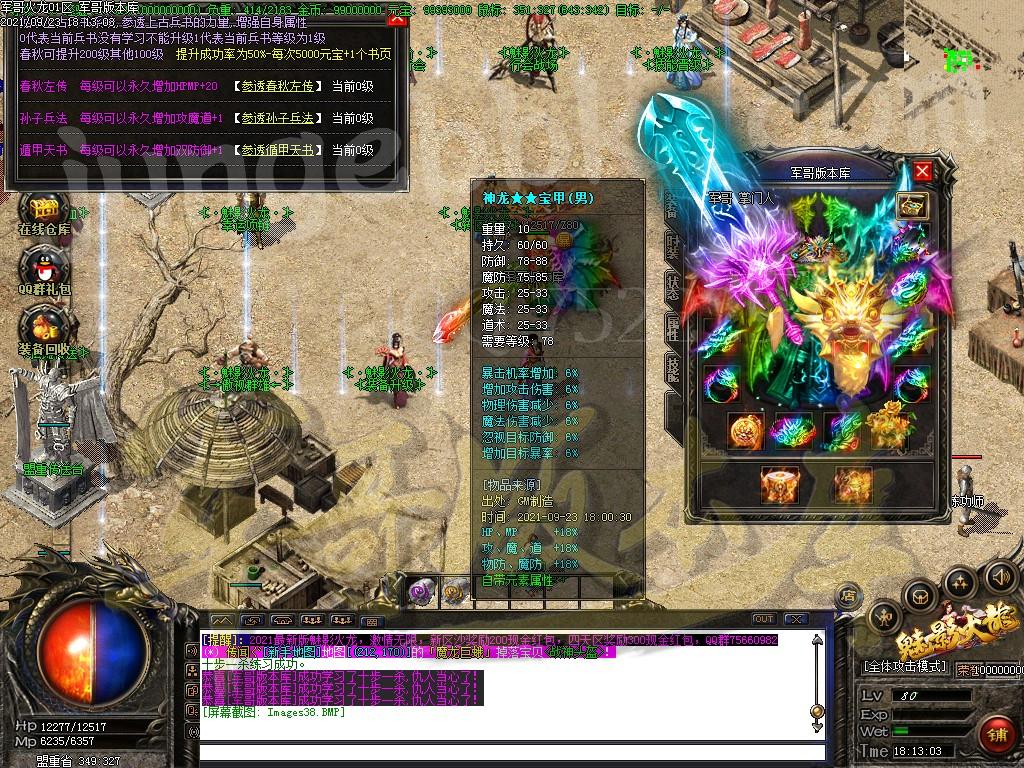Click the treasure chest button in equipment panel

pos(912,206)
